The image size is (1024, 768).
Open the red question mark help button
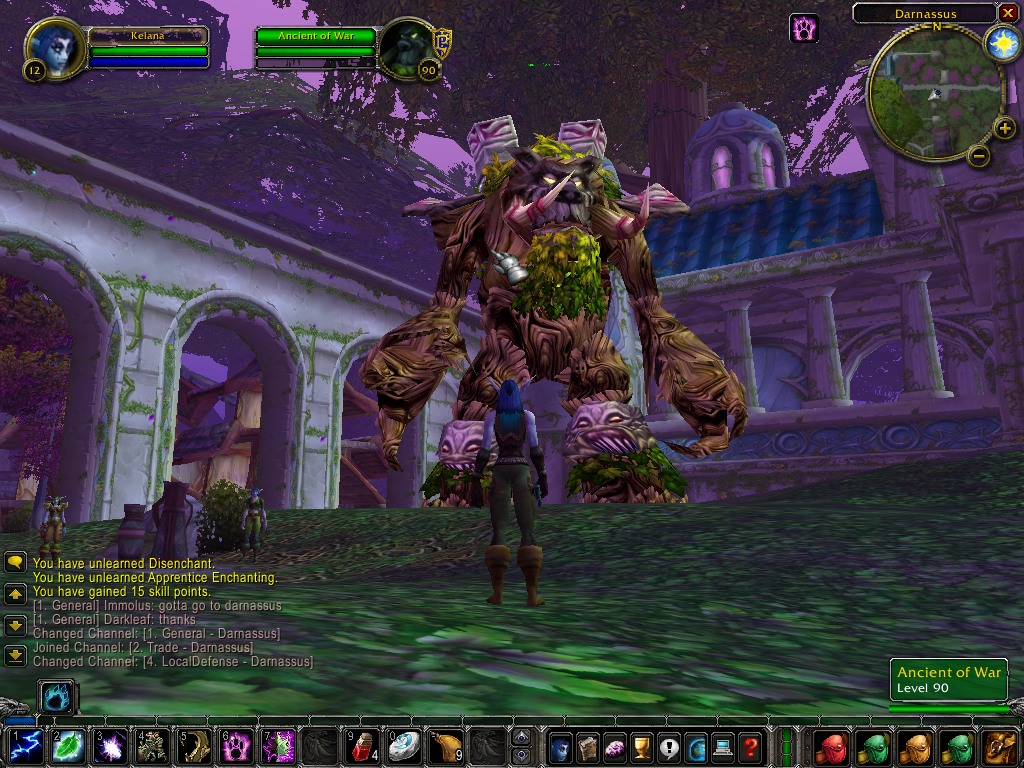pos(750,746)
